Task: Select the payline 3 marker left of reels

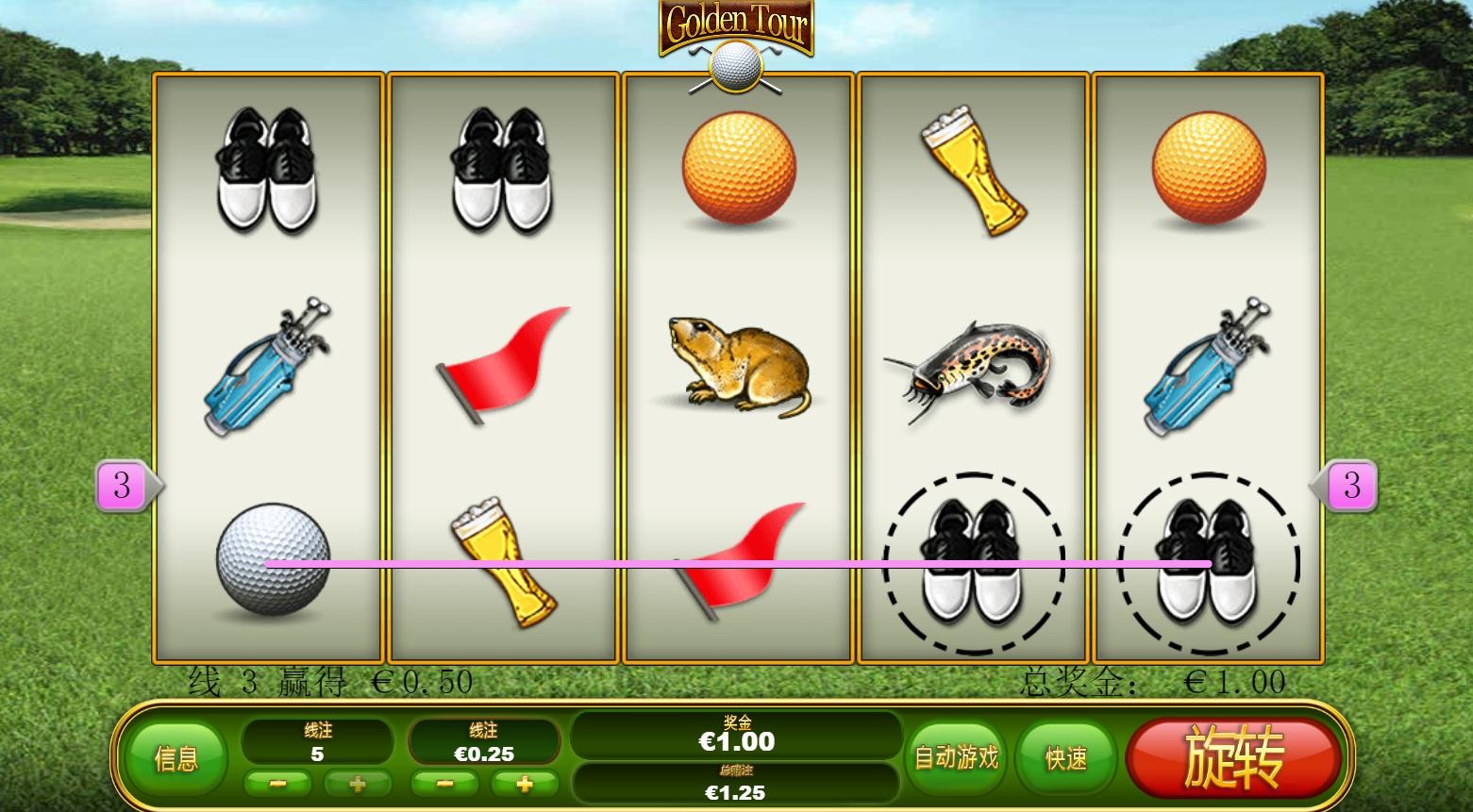Action: [x=123, y=486]
